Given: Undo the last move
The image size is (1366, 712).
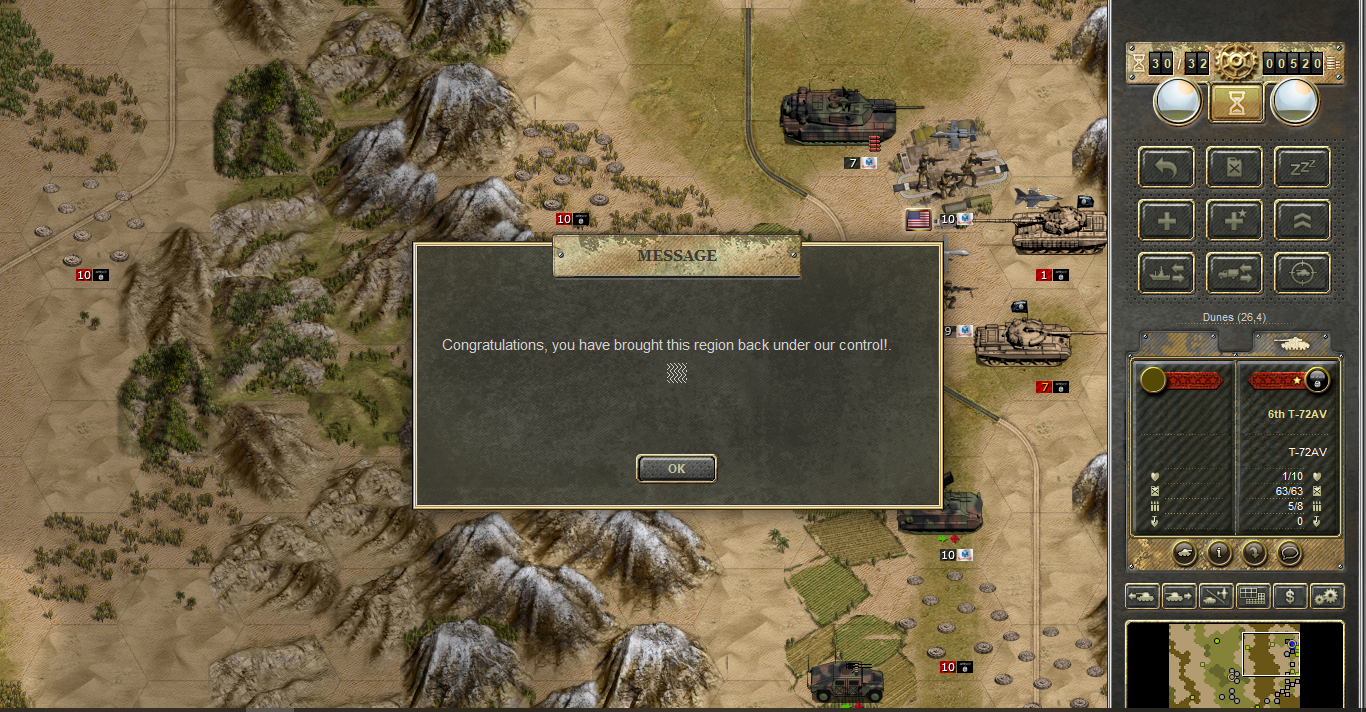Looking at the screenshot, I should (x=1166, y=168).
